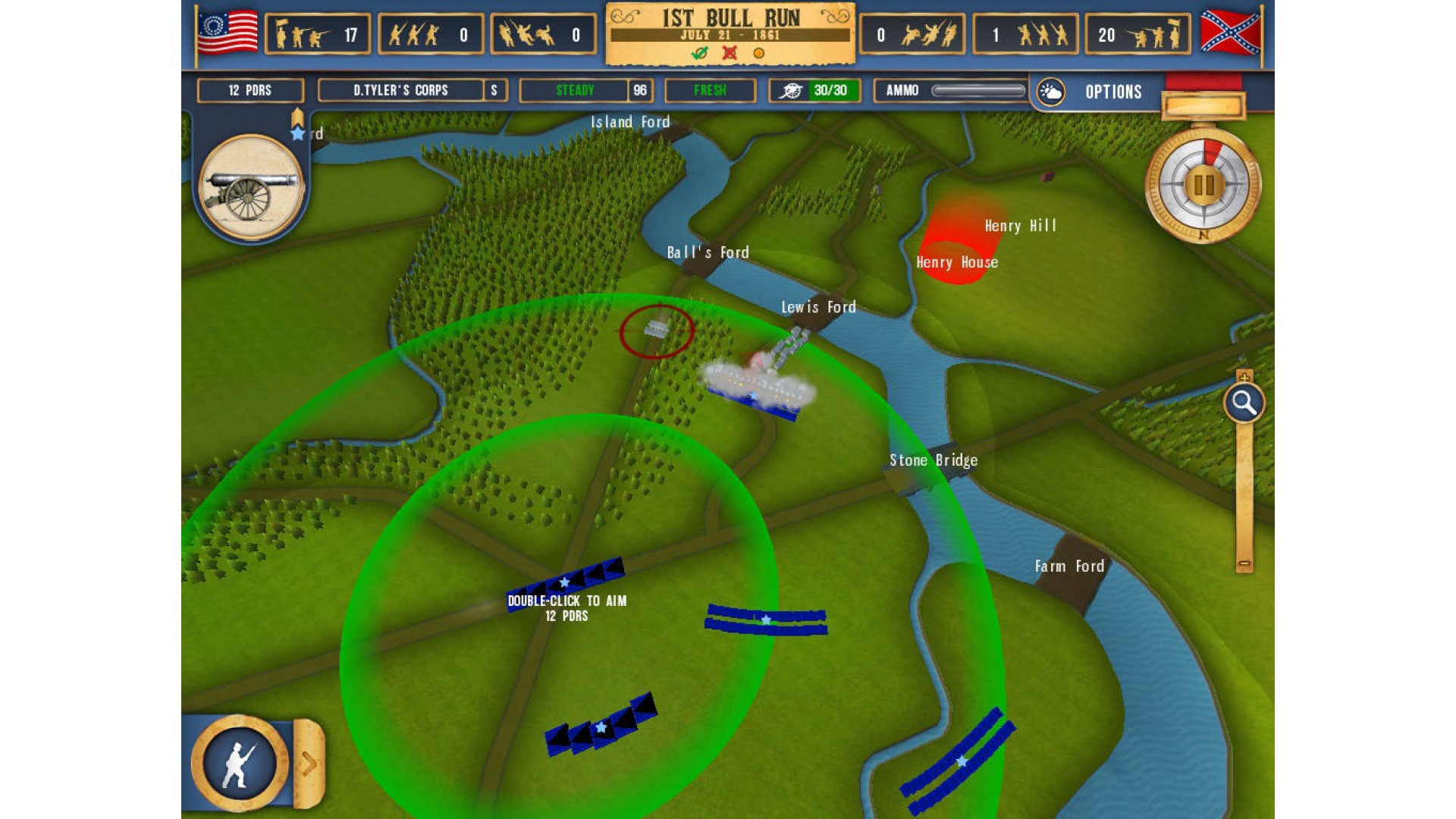The height and width of the screenshot is (819, 1456).
Task: Click the magnifying glass zoom handle
Action: click(x=1244, y=403)
